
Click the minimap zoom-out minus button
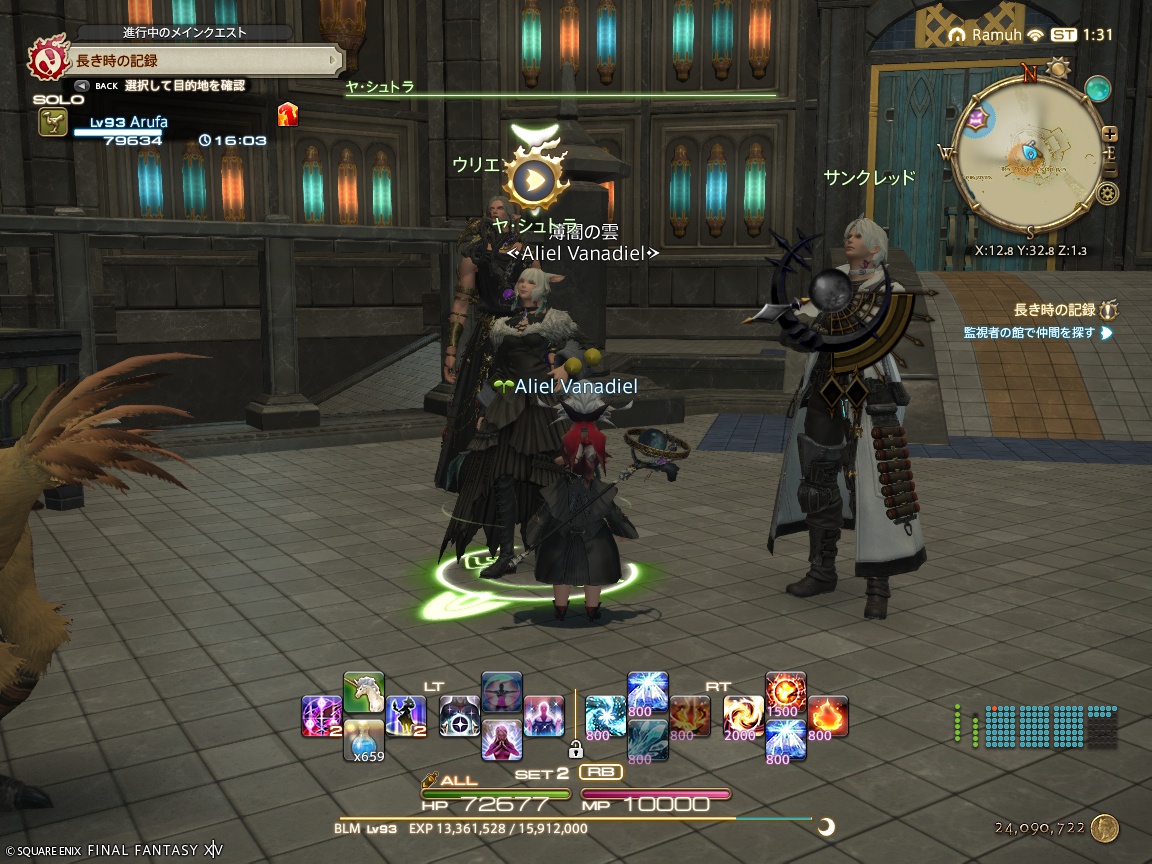1110,169
